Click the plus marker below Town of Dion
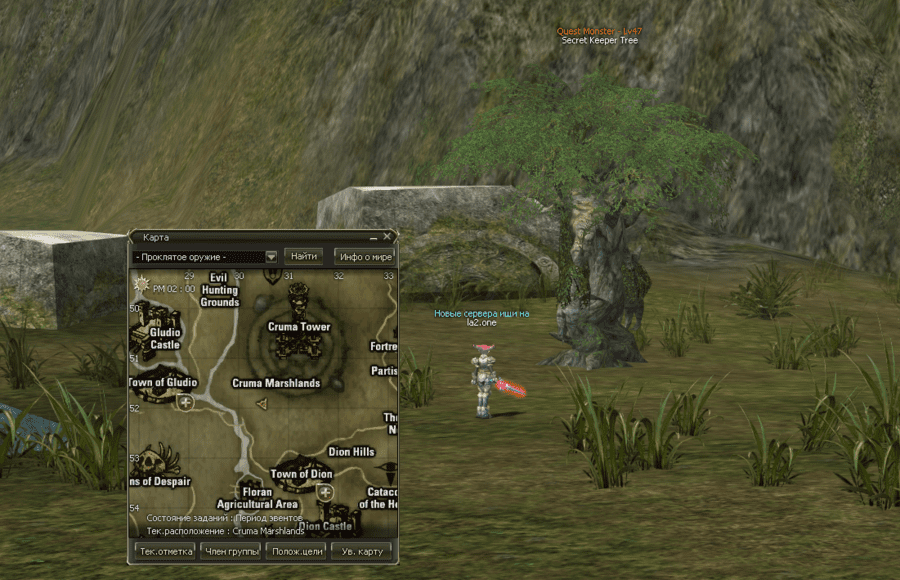The image size is (900, 580). [x=325, y=493]
